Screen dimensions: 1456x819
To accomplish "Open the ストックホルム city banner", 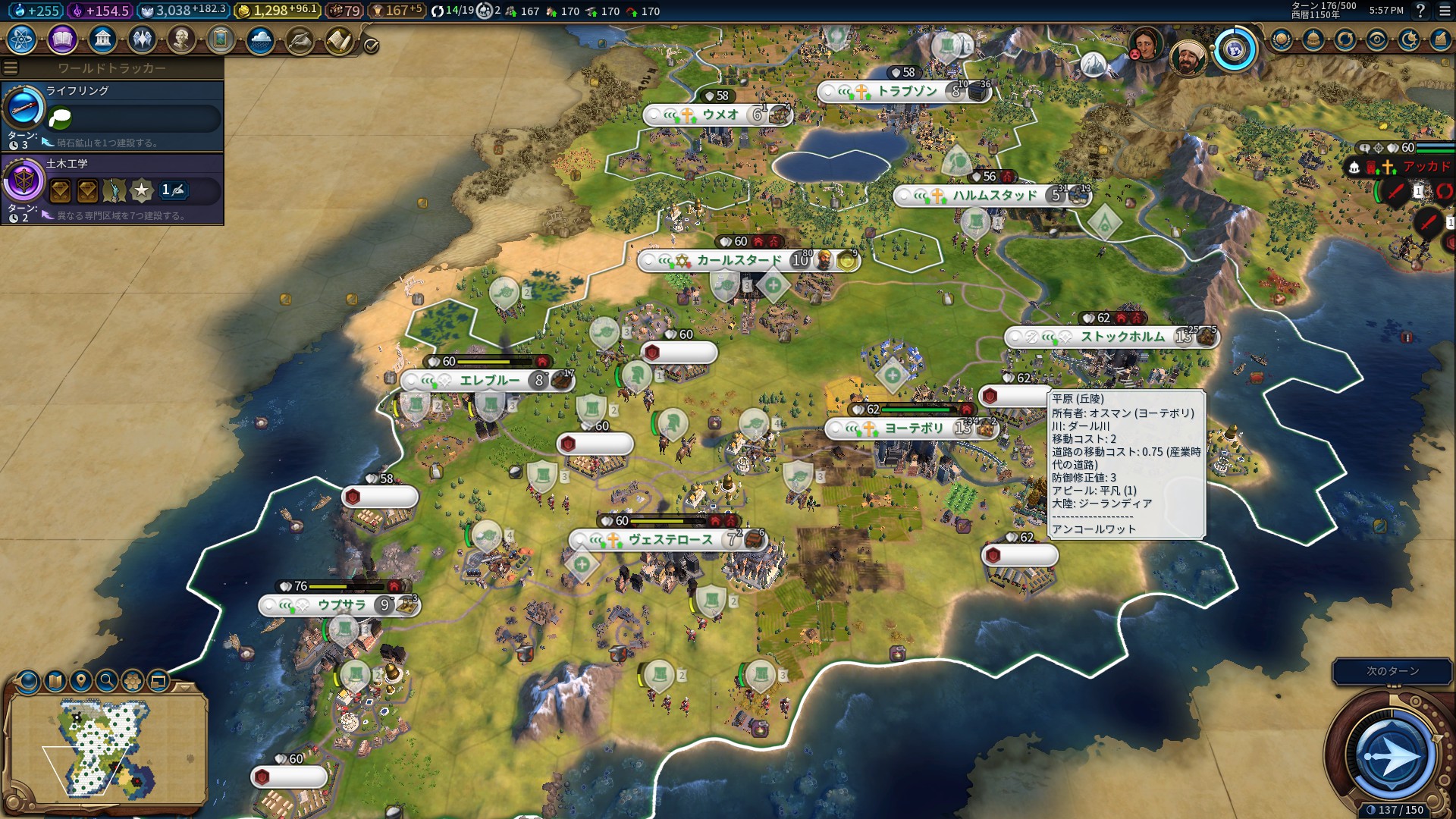I will point(1121,337).
